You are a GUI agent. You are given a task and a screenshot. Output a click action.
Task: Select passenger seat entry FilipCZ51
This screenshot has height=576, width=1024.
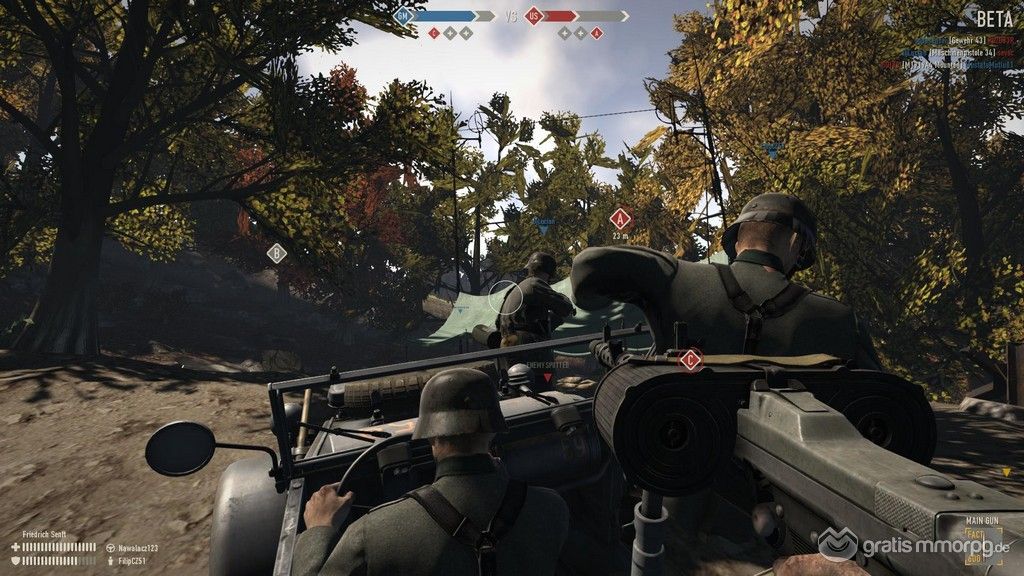[131, 561]
